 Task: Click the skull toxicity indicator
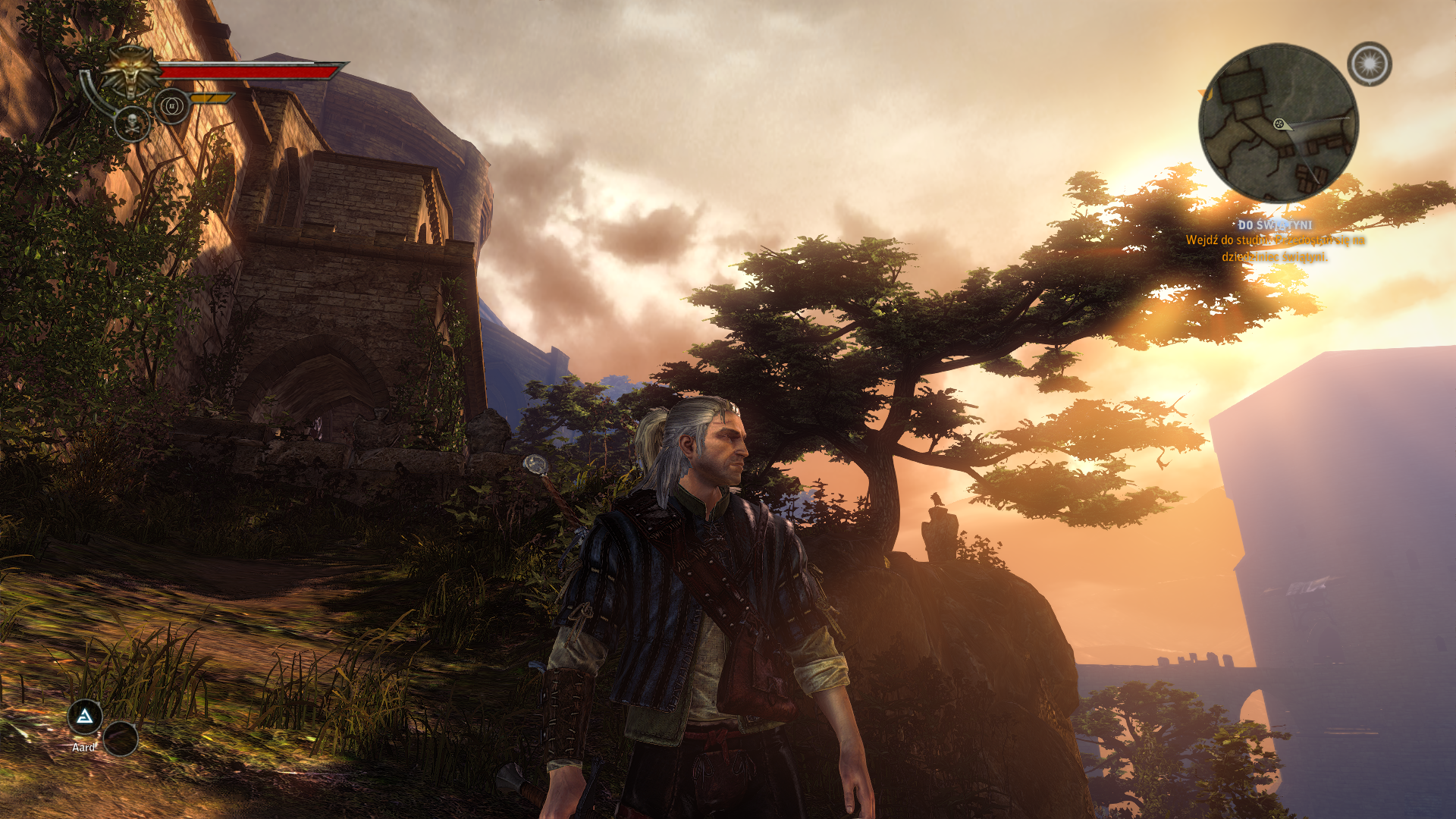[132, 124]
